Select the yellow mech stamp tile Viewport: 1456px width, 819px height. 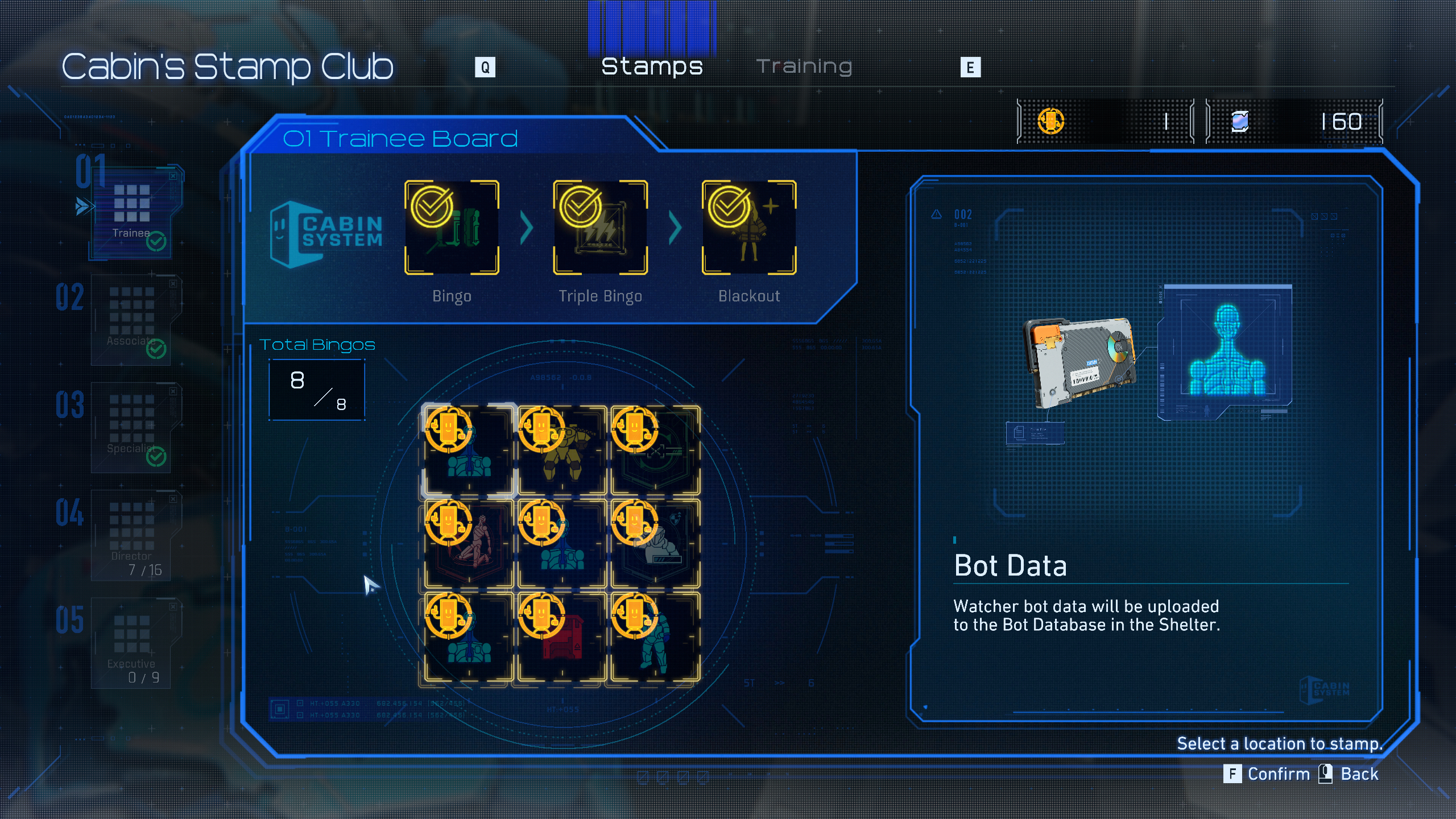[561, 450]
